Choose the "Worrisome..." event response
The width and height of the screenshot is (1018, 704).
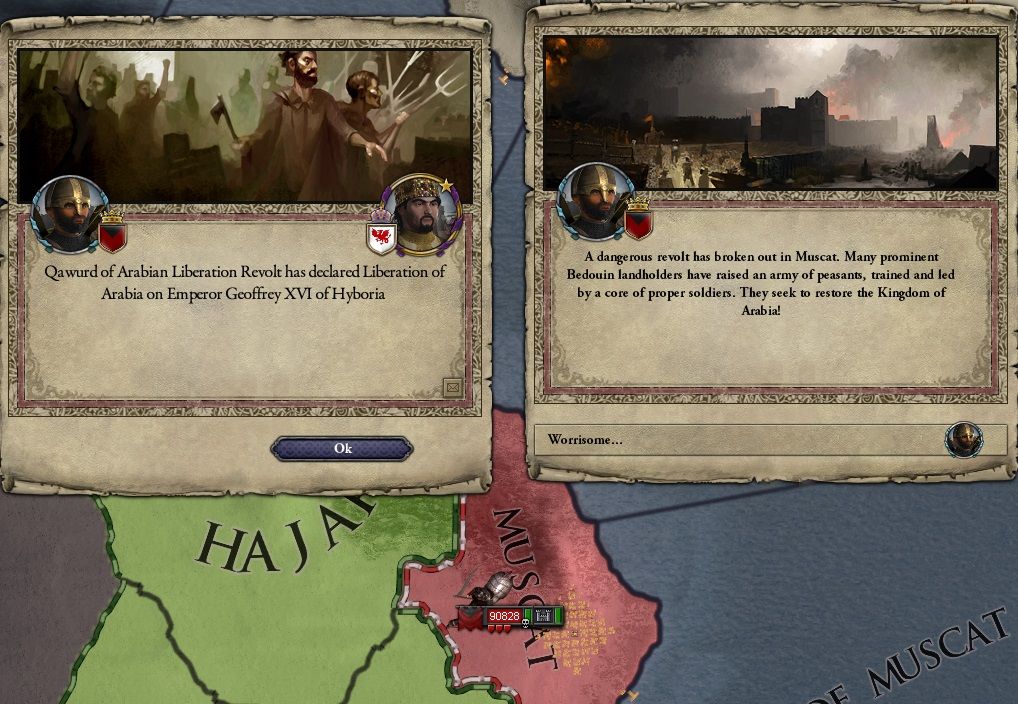pyautogui.click(x=740, y=440)
